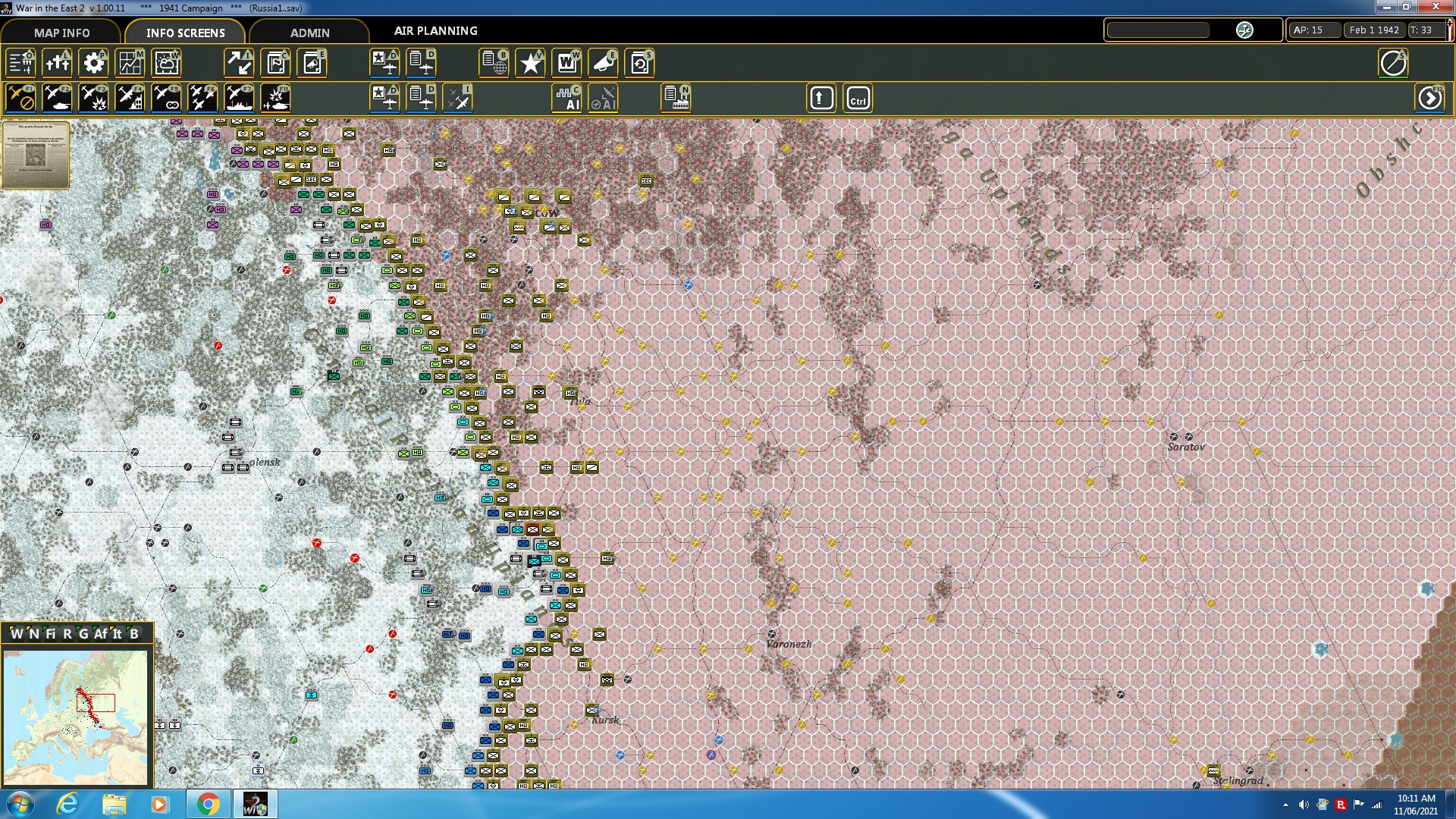Launch Google Chrome from the taskbar
This screenshot has height=819, width=1456.
[x=207, y=803]
